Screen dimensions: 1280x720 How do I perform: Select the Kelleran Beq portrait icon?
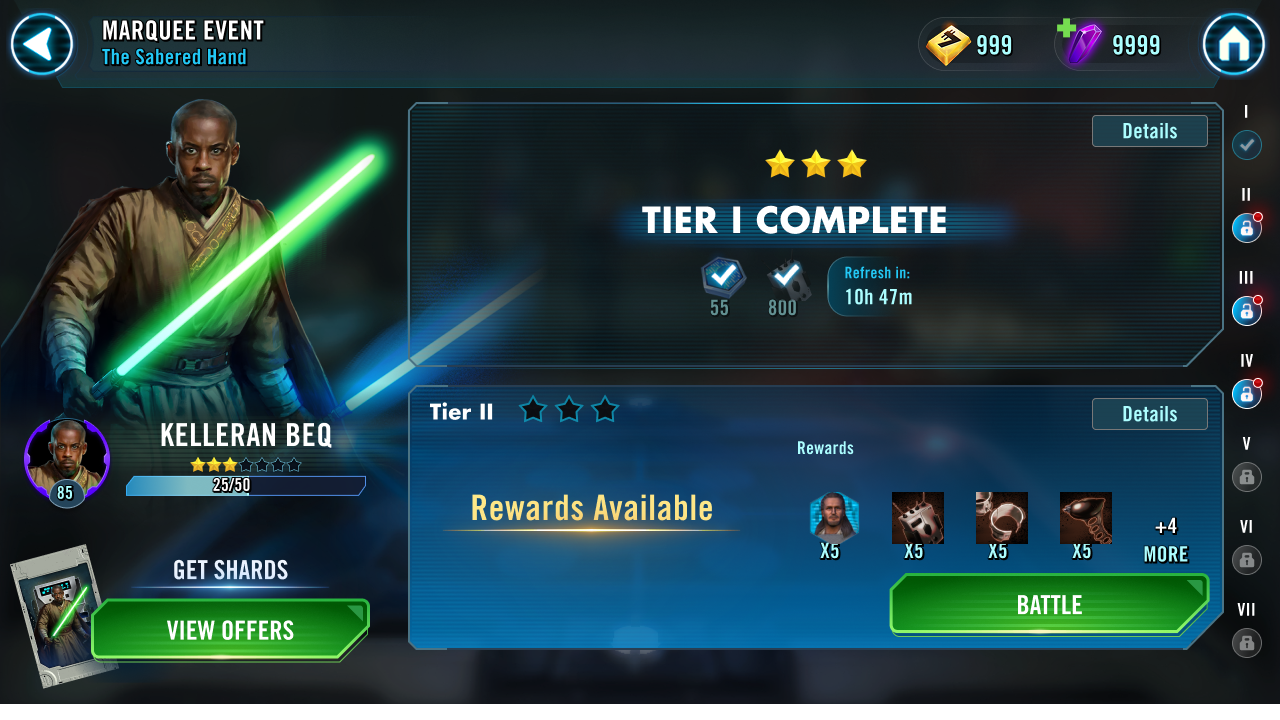coord(66,459)
